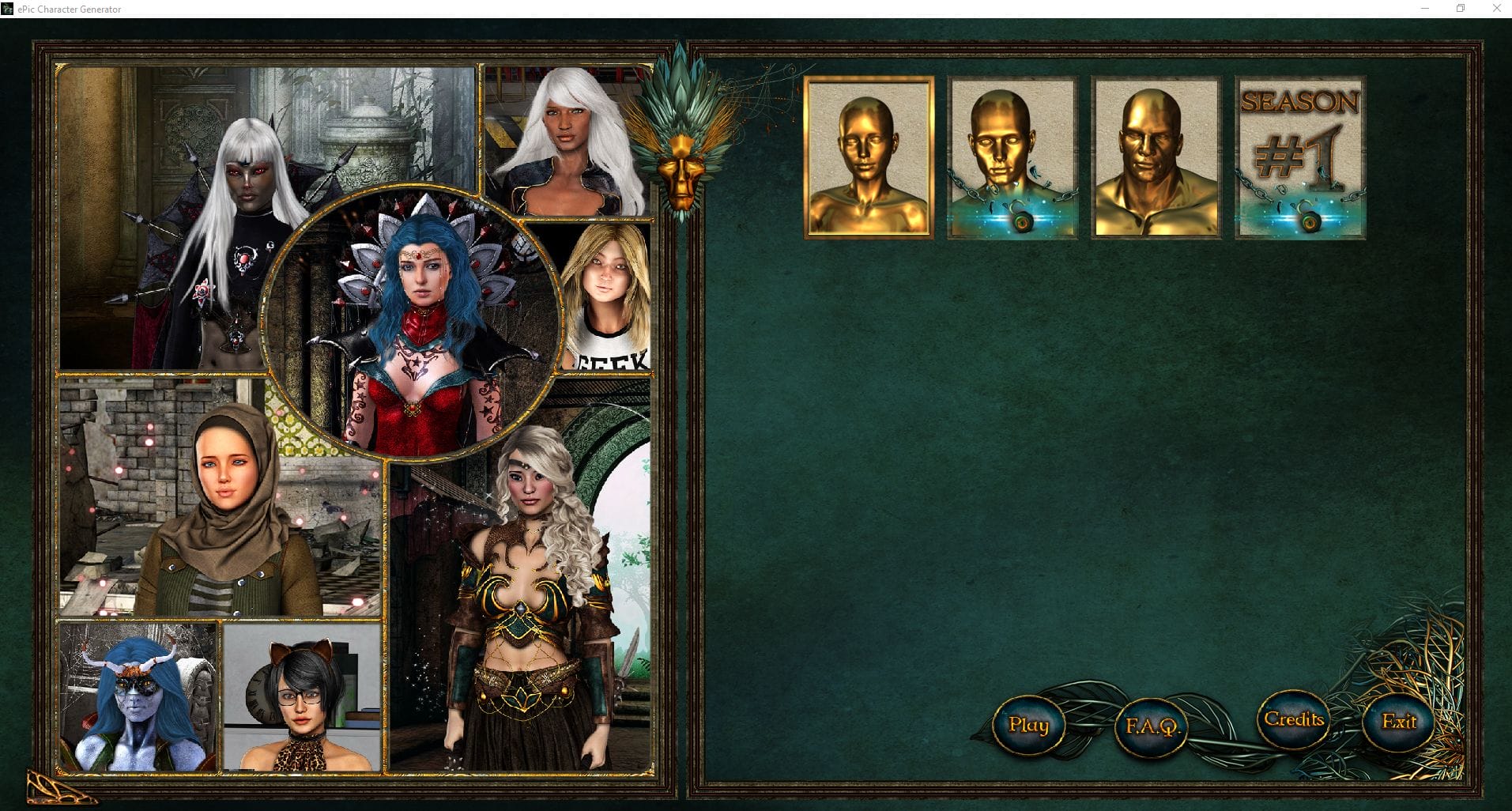Open the F.A.Q. screen
This screenshot has height=811, width=1512.
[1150, 725]
